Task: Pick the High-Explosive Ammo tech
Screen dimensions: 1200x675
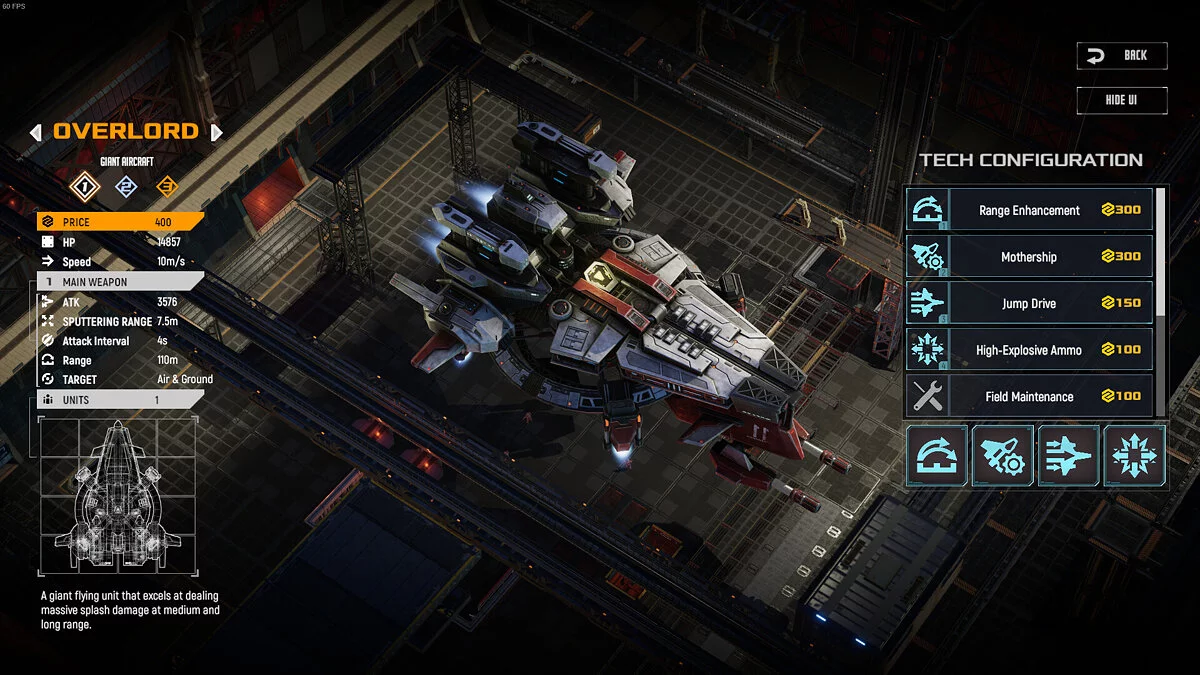Action: [x=1029, y=350]
